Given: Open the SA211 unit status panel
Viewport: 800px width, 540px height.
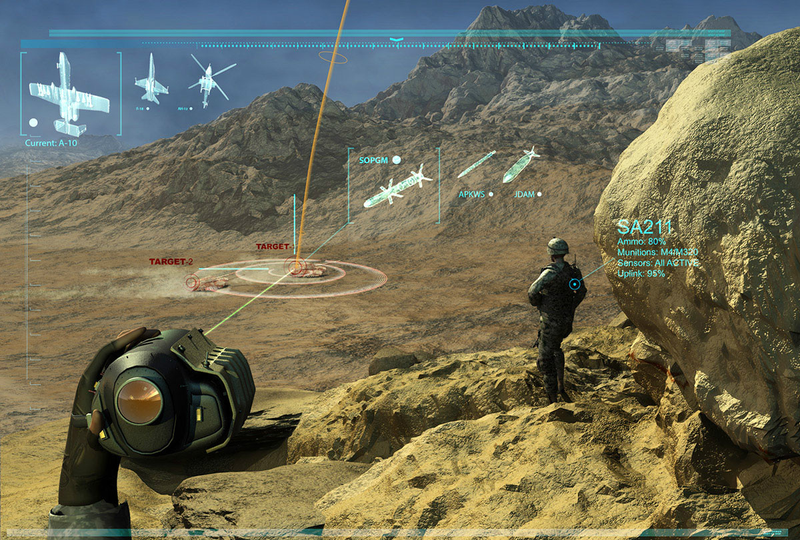Looking at the screenshot, I should [657, 247].
